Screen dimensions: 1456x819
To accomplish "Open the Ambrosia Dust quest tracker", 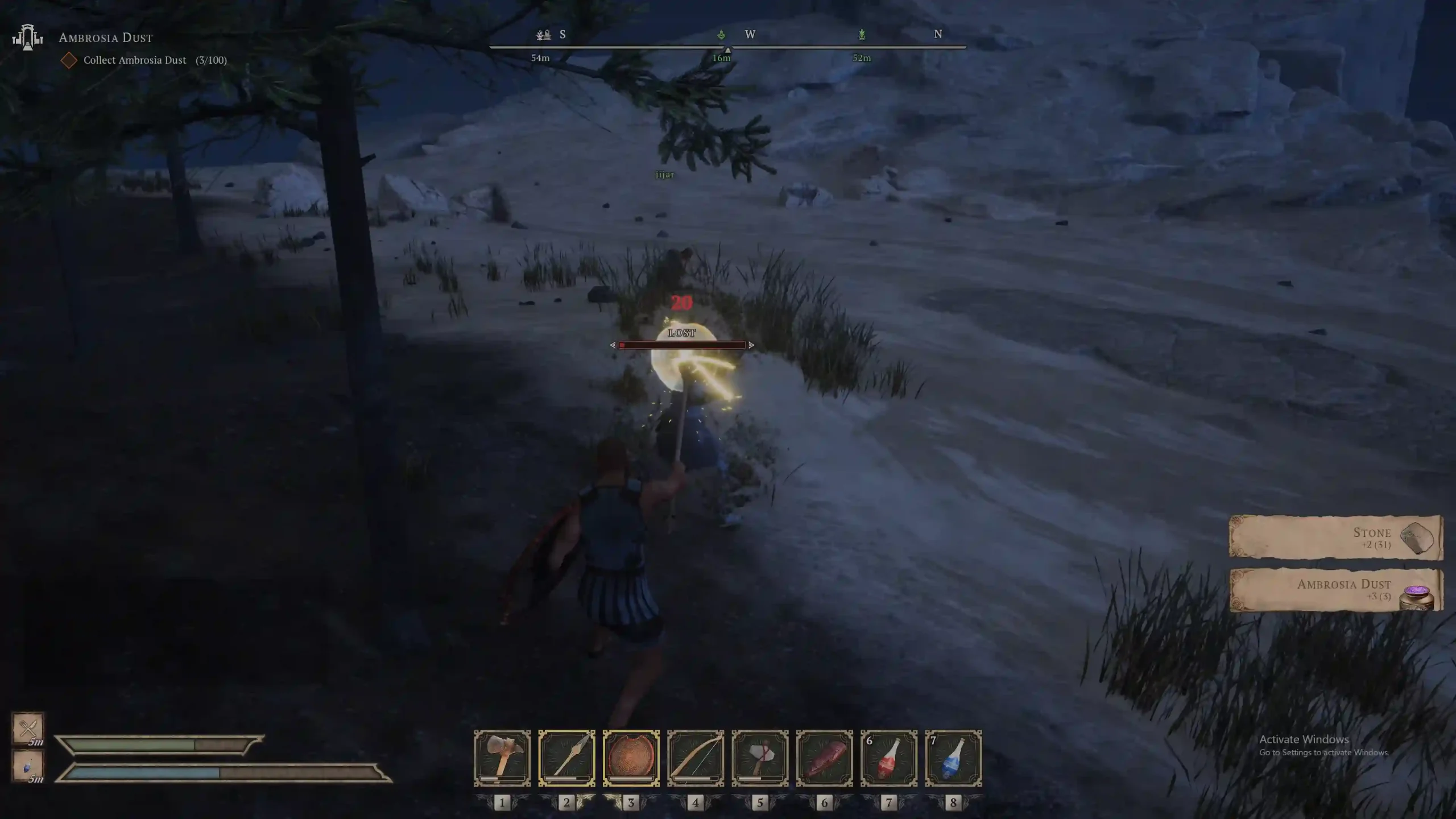I will pos(106,38).
